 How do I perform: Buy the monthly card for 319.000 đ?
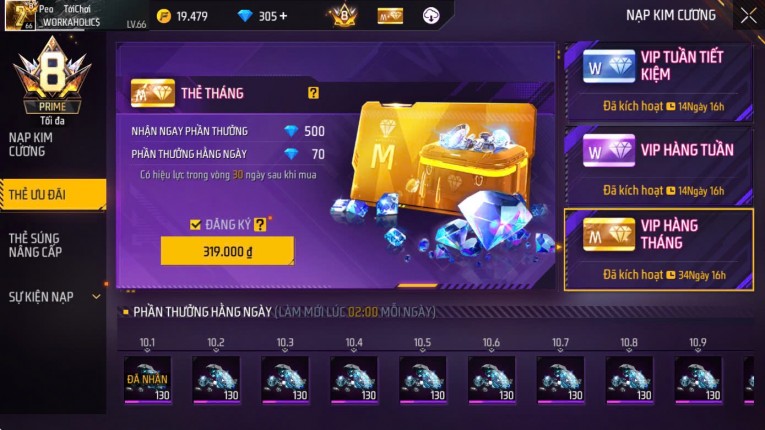point(227,251)
